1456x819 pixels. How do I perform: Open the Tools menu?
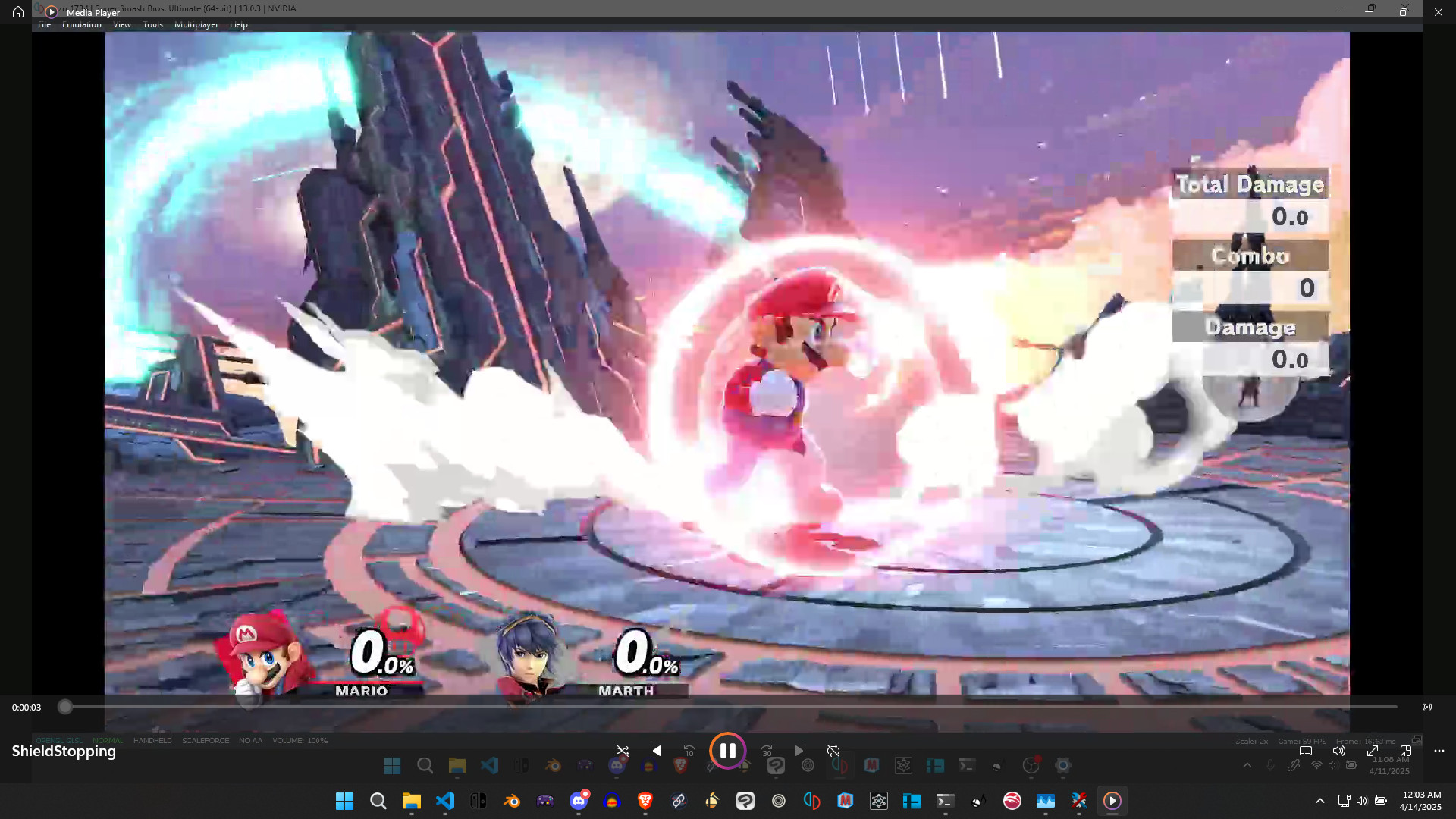point(152,24)
